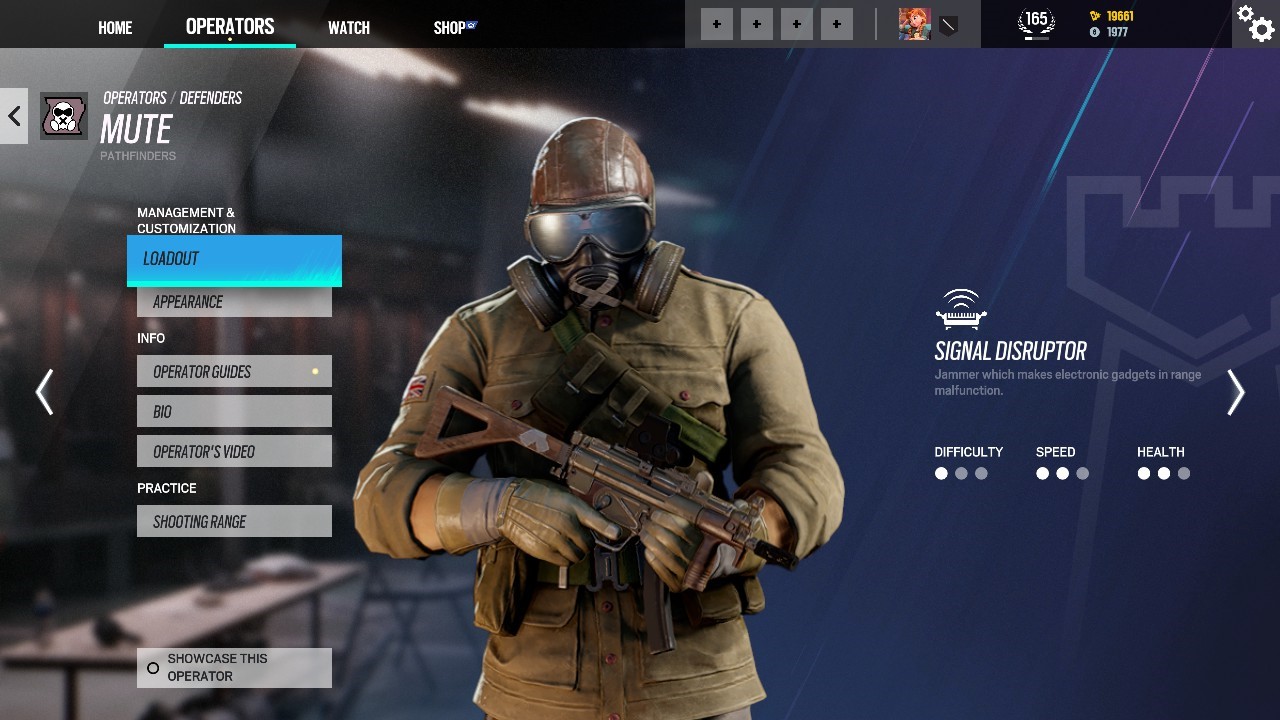Select the Mute operator badge icon
This screenshot has width=1280, height=720.
coord(63,115)
